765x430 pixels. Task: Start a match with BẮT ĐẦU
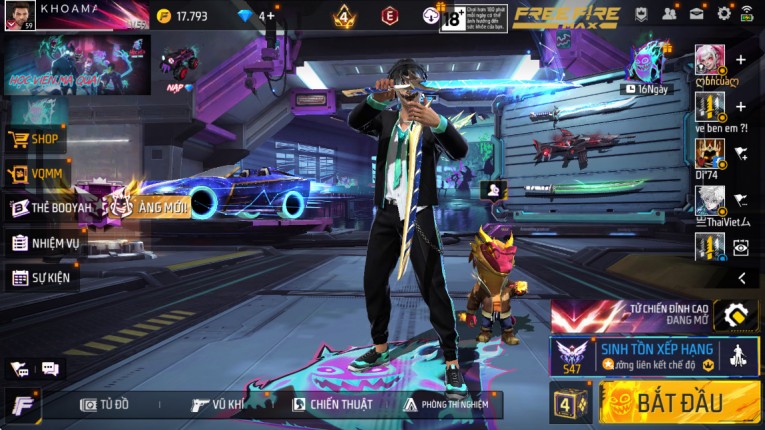(679, 403)
